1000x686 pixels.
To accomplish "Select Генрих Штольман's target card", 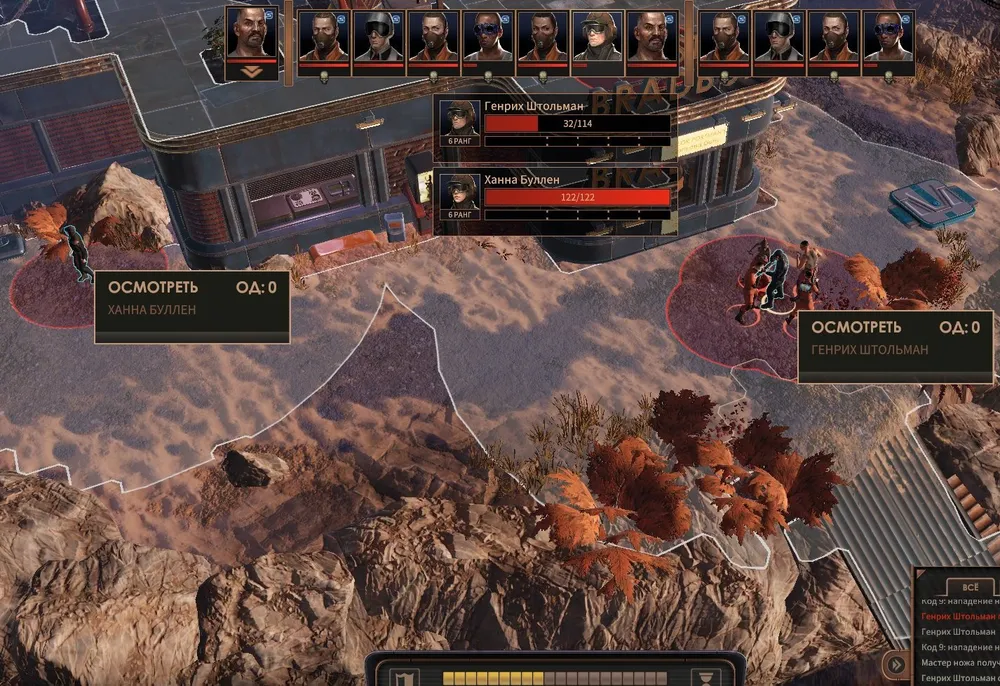I will [x=556, y=123].
